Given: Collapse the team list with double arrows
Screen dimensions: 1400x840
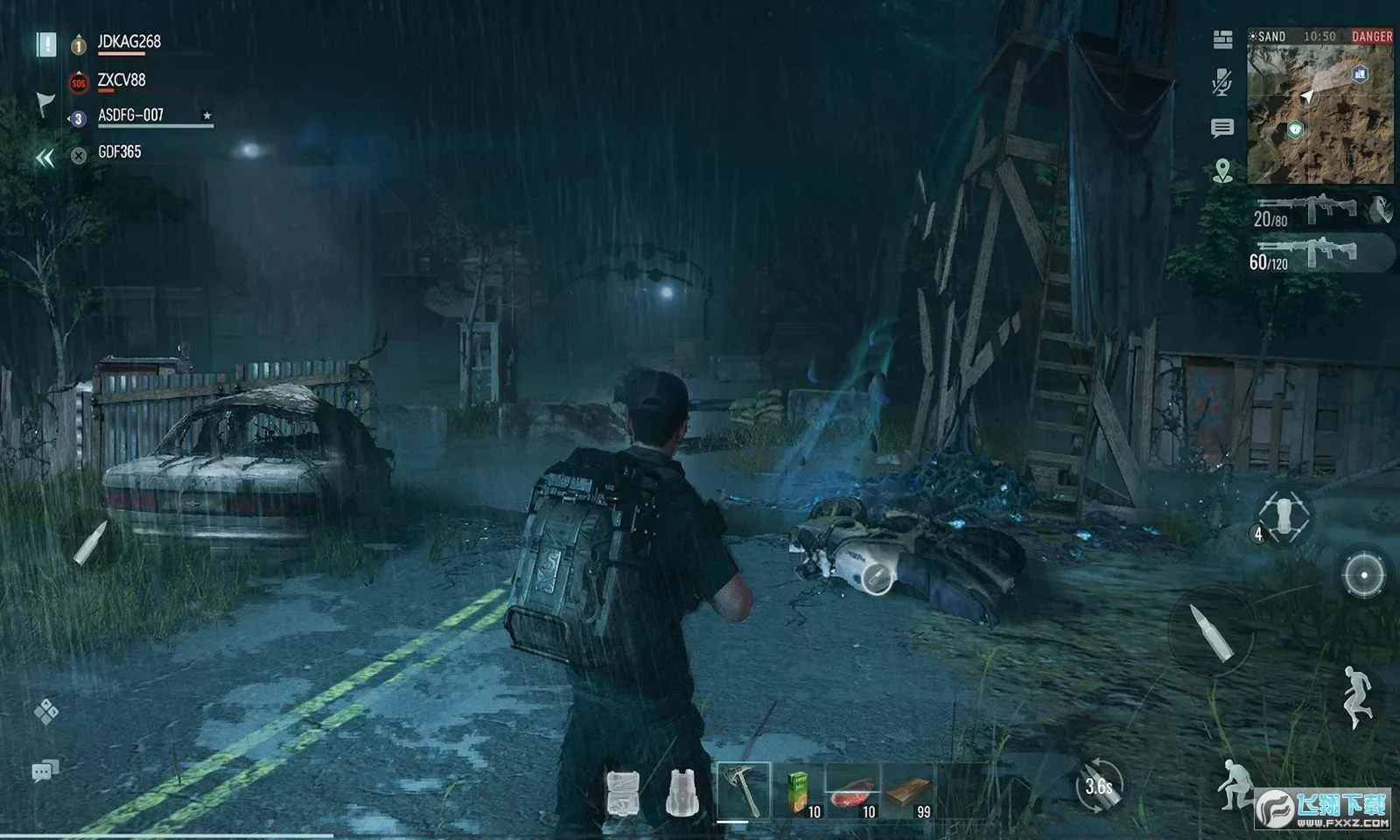Looking at the screenshot, I should click(45, 158).
